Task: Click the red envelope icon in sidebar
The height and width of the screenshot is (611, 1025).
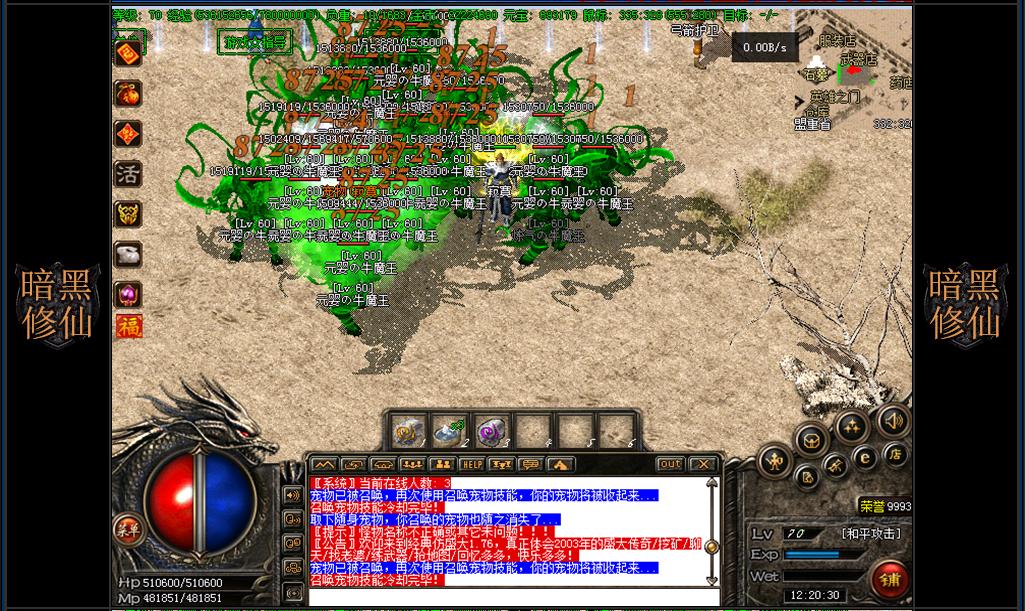Action: click(x=128, y=54)
